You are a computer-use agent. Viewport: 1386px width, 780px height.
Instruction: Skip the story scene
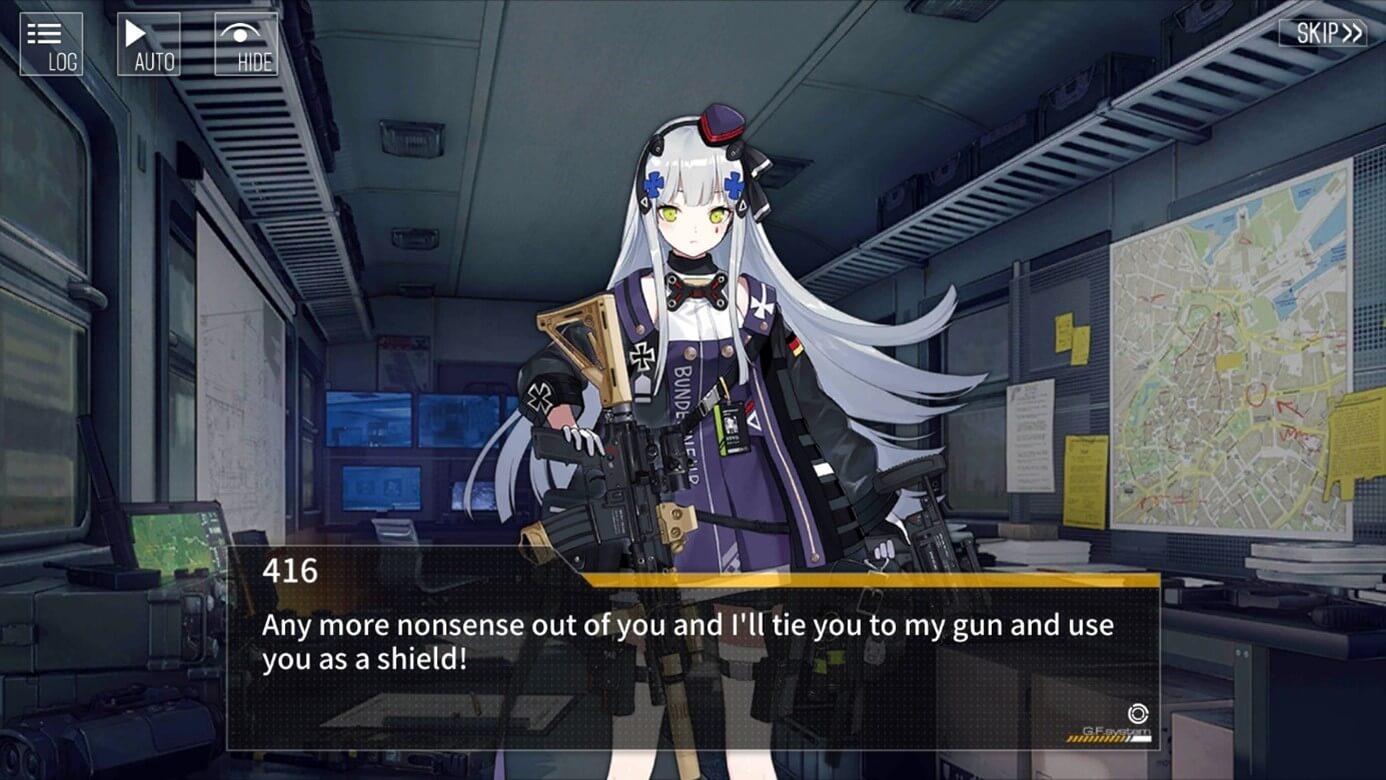[1322, 33]
